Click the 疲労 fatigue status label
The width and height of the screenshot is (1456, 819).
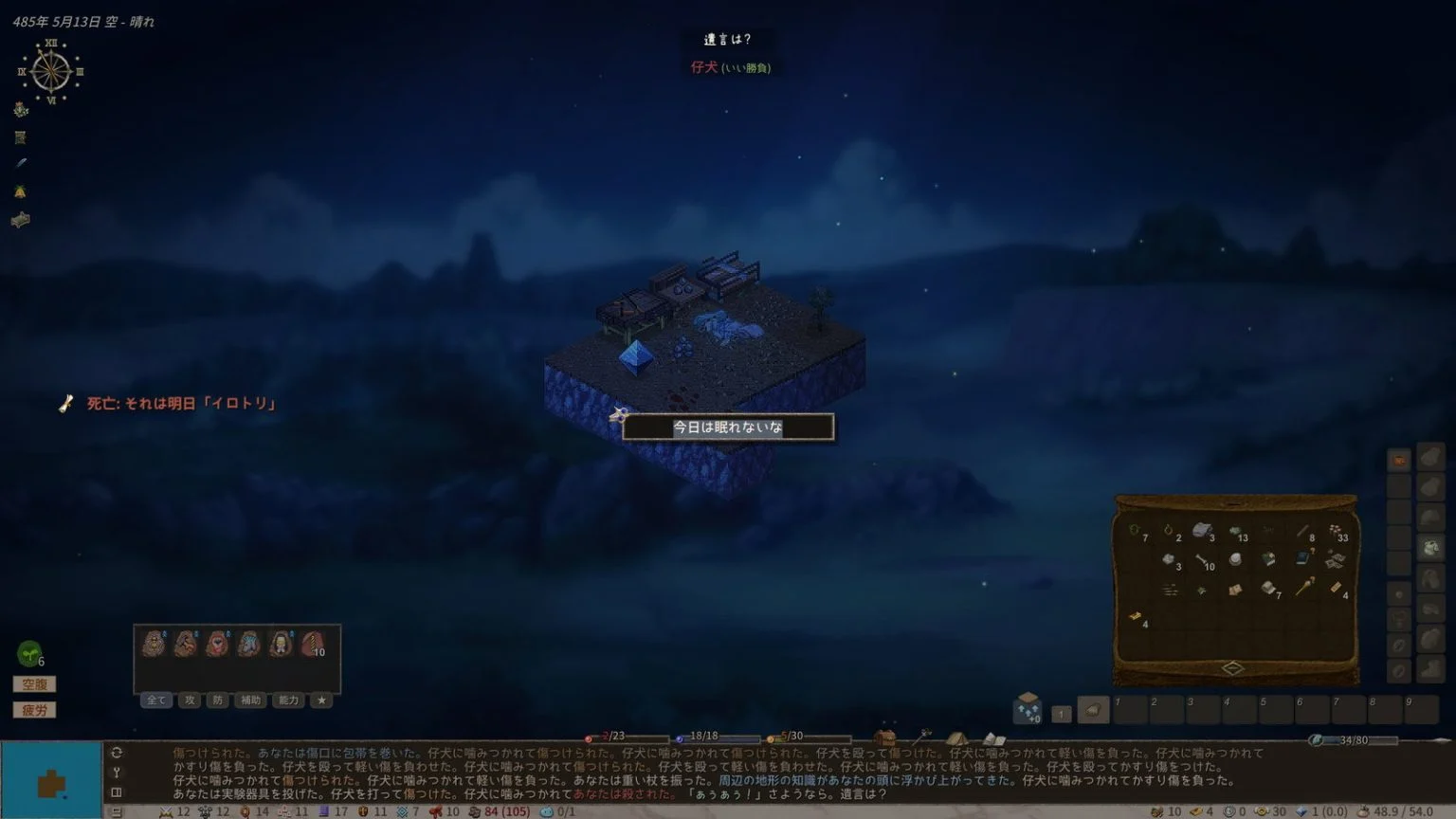[34, 710]
